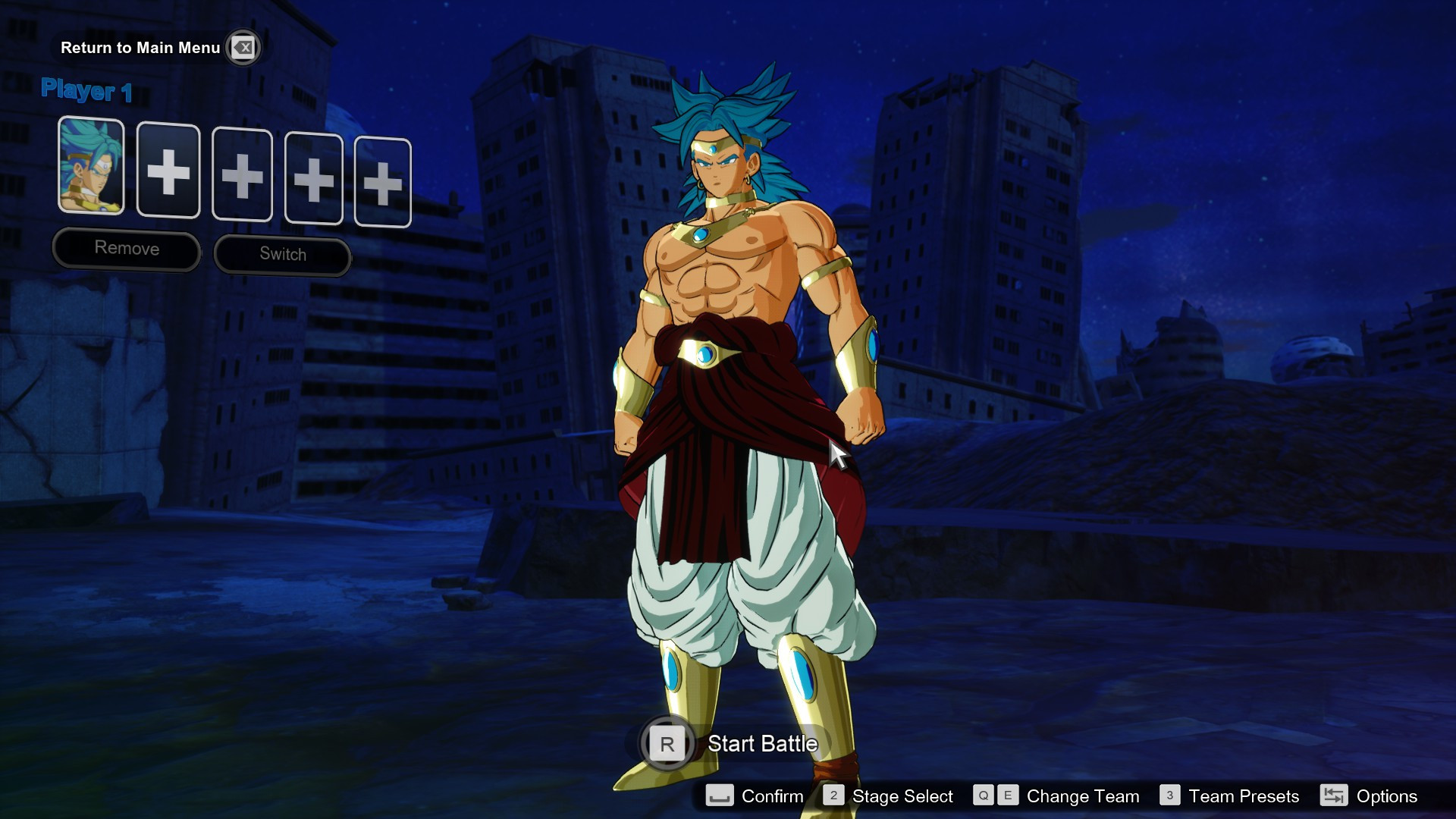Click the Player 1 label
This screenshot has height=819, width=1456.
[x=86, y=91]
